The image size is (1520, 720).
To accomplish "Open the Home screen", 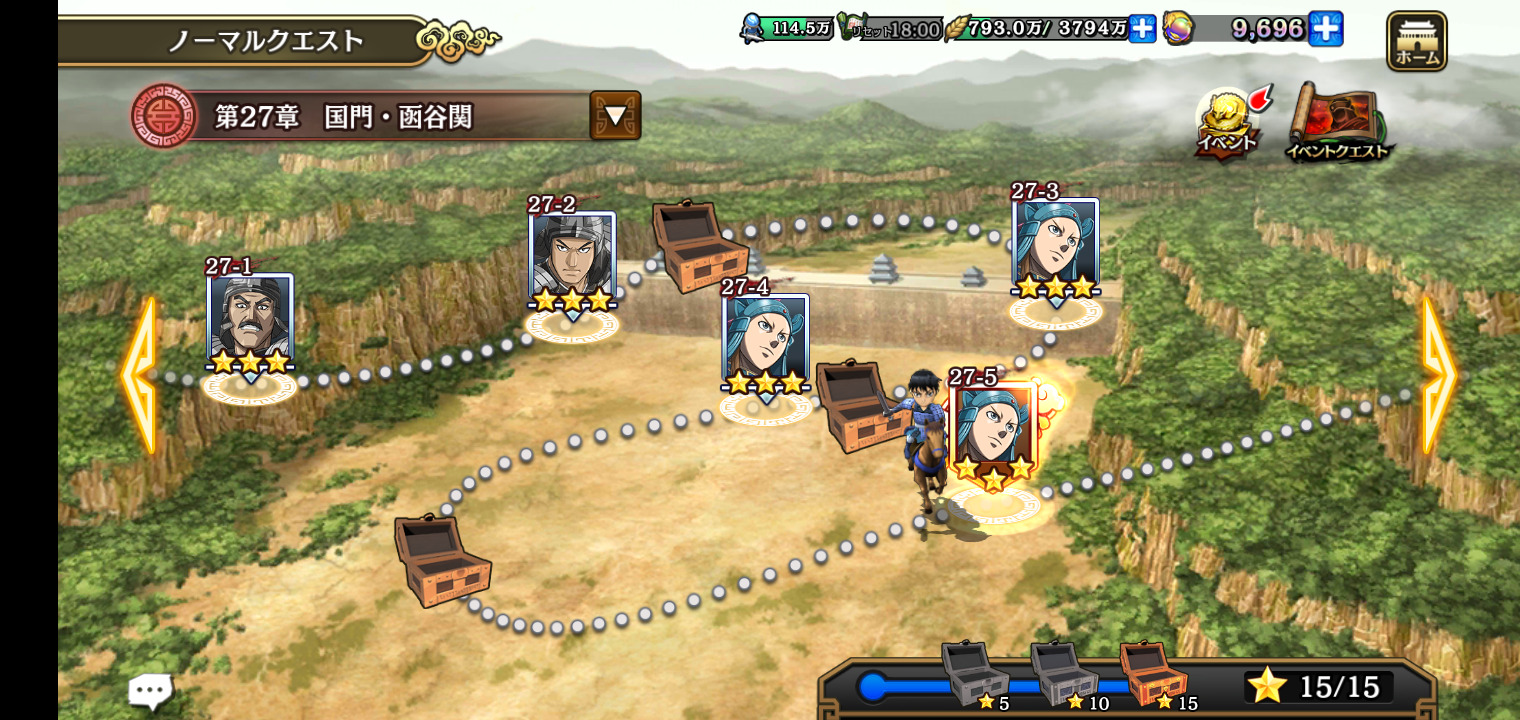I will coord(1416,41).
